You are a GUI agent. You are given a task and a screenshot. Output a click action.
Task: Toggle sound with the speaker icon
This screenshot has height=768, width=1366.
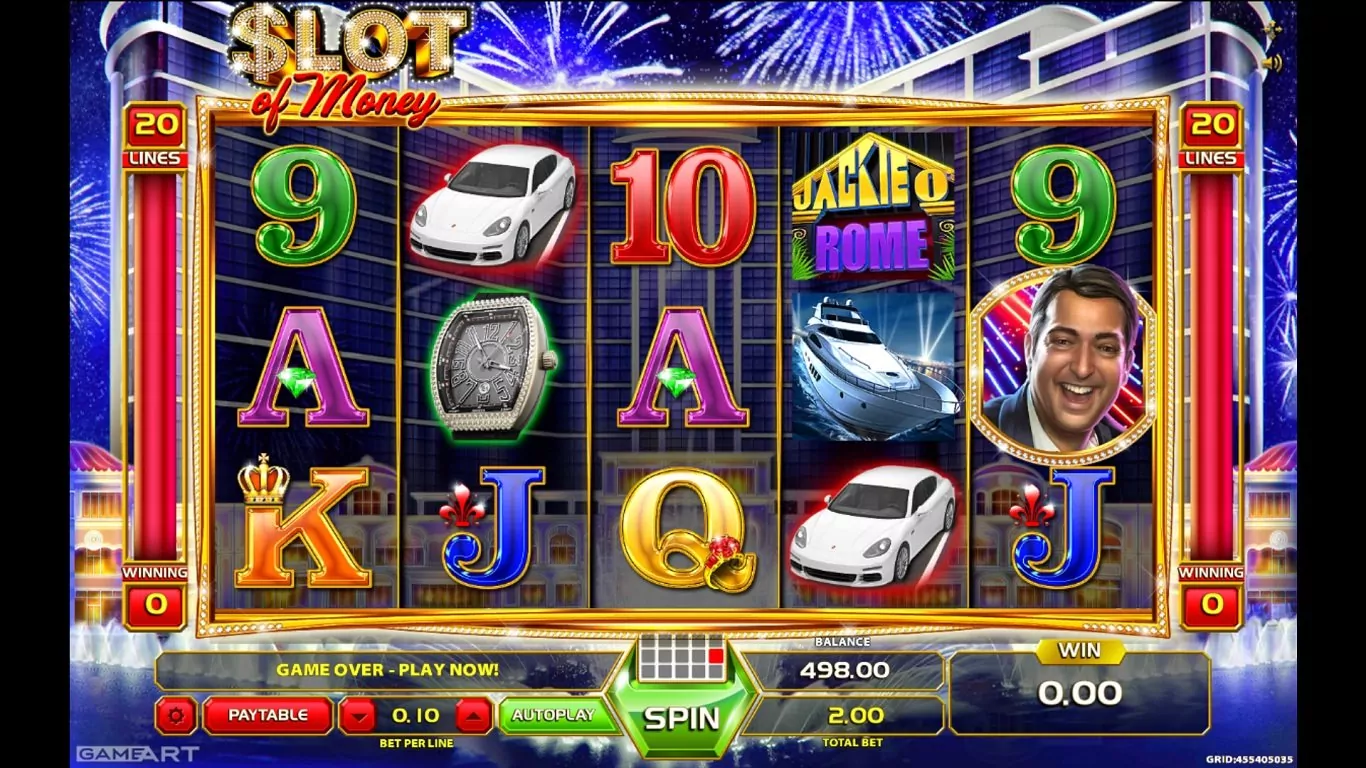click(x=1272, y=63)
